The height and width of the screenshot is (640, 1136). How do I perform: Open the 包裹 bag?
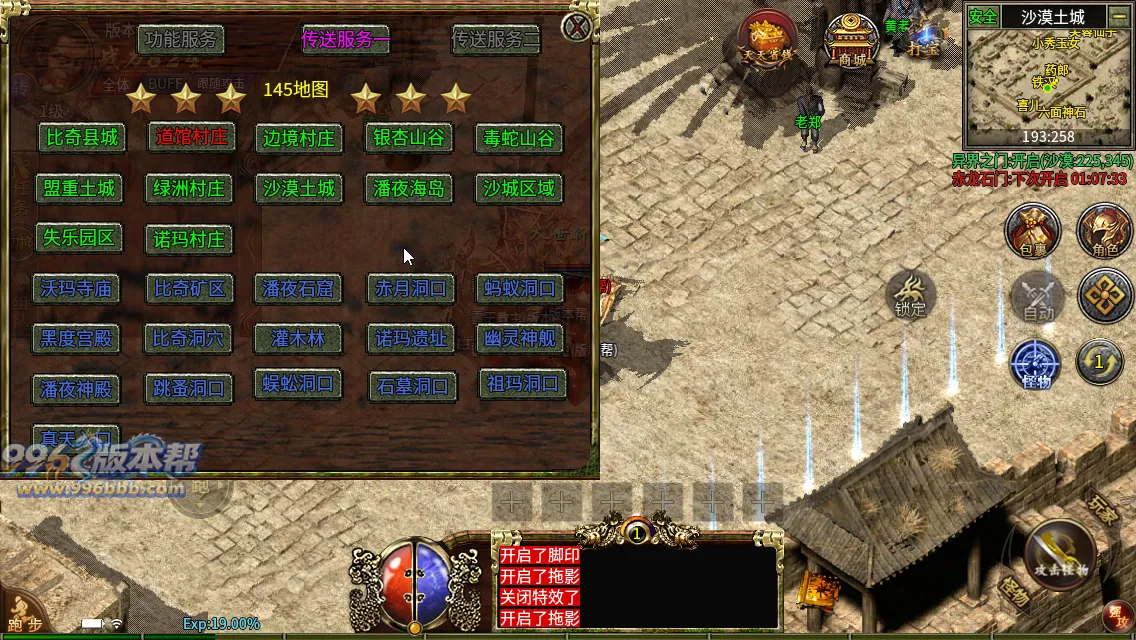pyautogui.click(x=1031, y=230)
